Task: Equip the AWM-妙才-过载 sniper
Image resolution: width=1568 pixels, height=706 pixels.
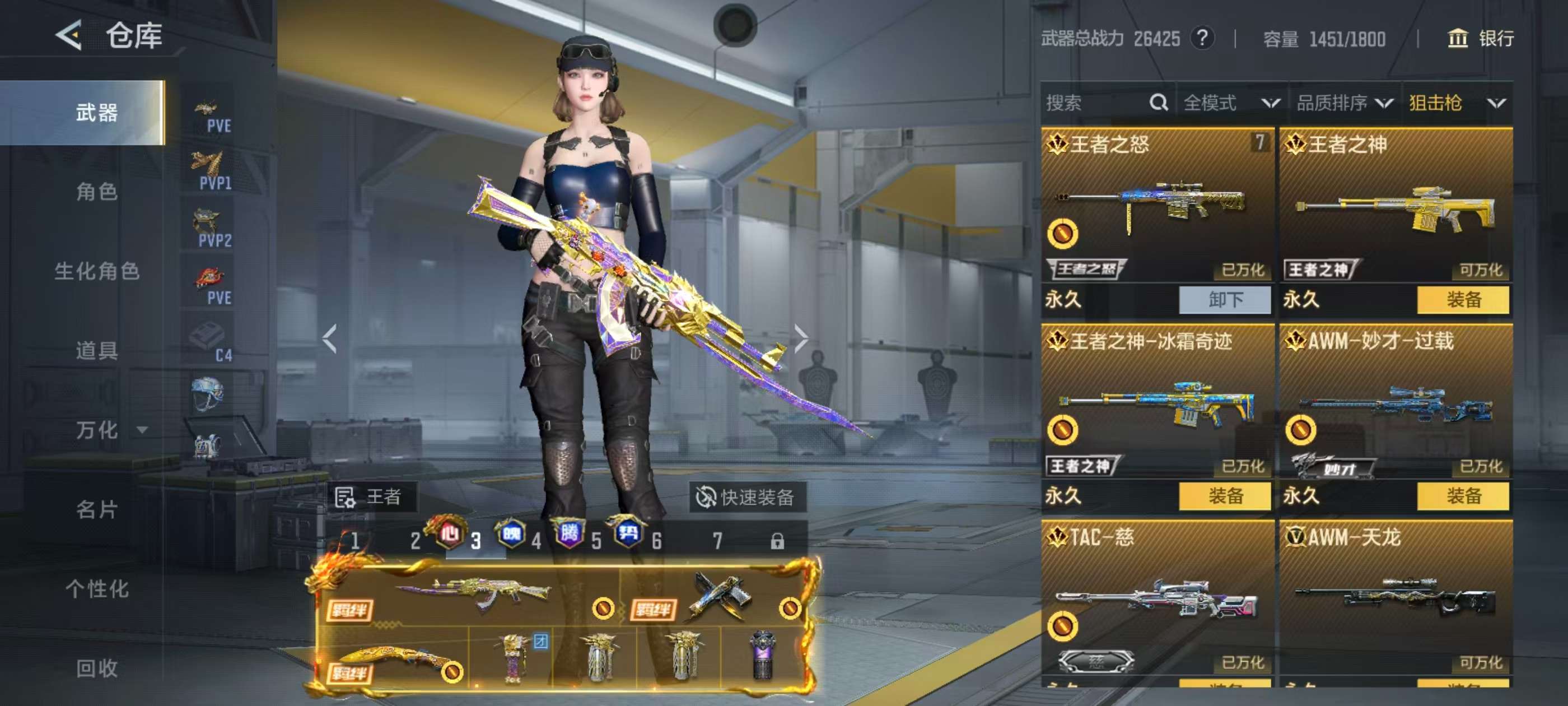Action: click(x=1463, y=496)
